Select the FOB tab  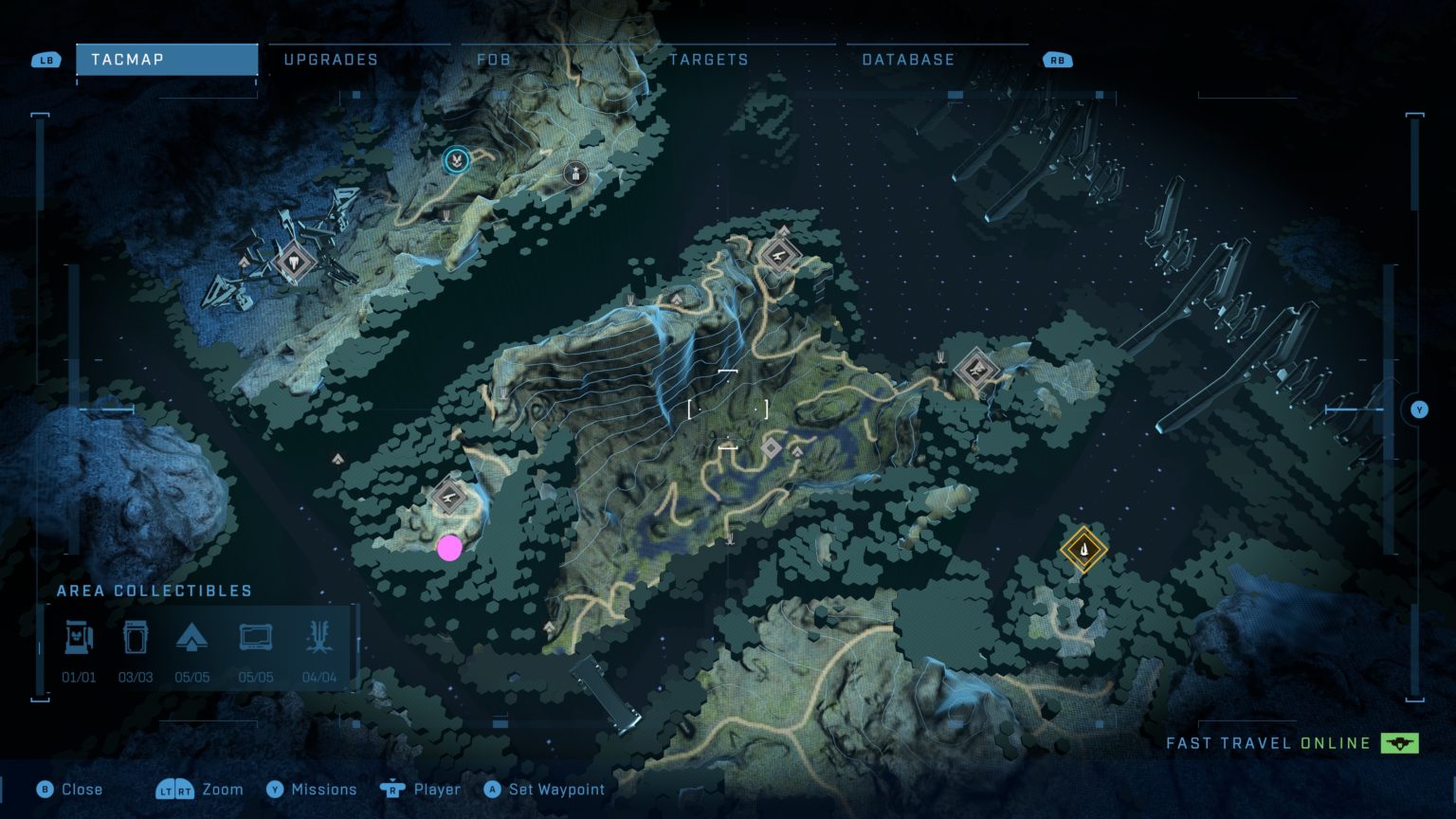494,59
